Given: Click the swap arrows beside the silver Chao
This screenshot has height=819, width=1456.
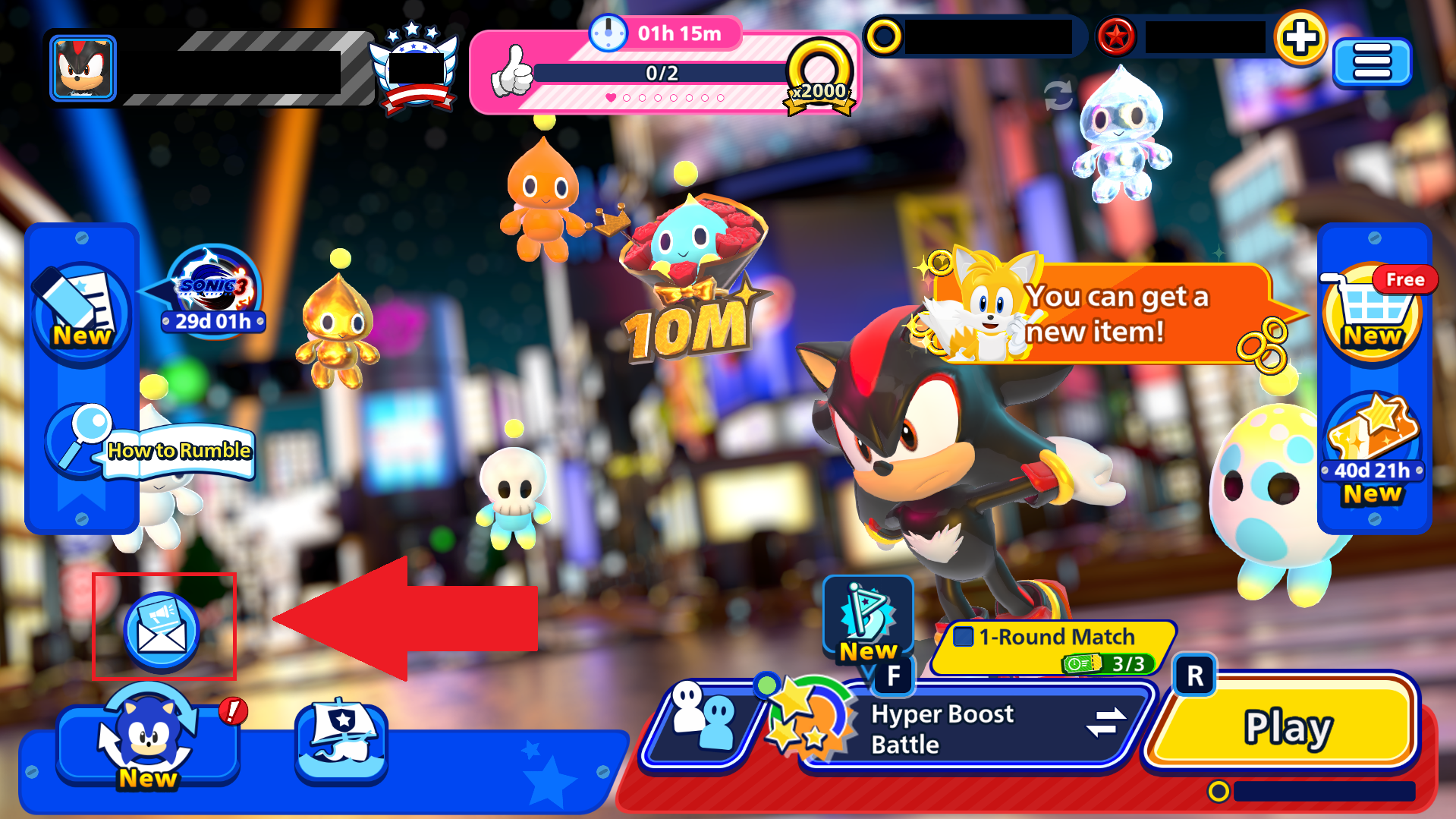Looking at the screenshot, I should 1058,95.
